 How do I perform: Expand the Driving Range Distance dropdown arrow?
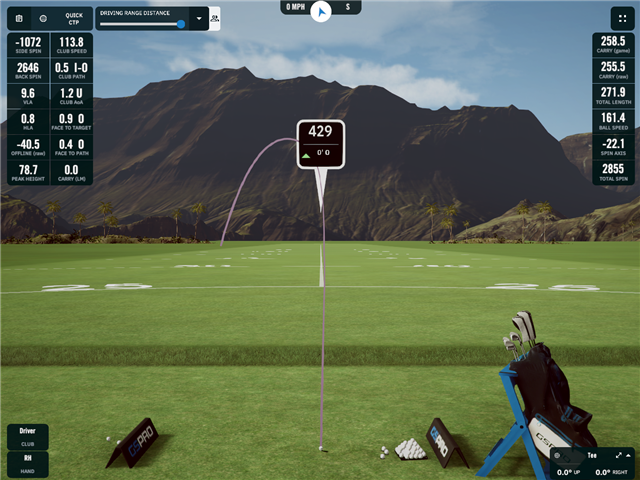pos(199,18)
